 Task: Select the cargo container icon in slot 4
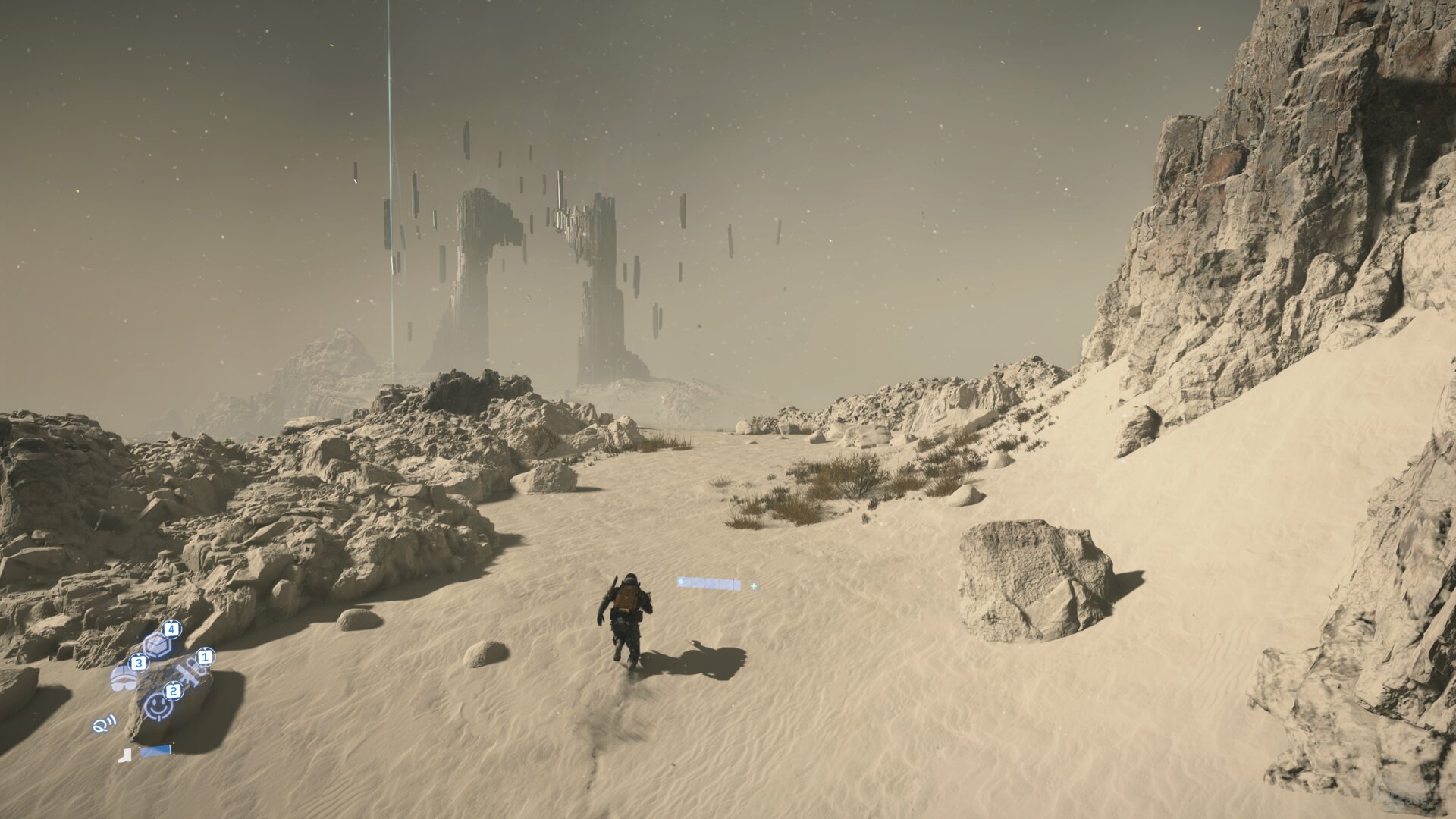point(157,645)
